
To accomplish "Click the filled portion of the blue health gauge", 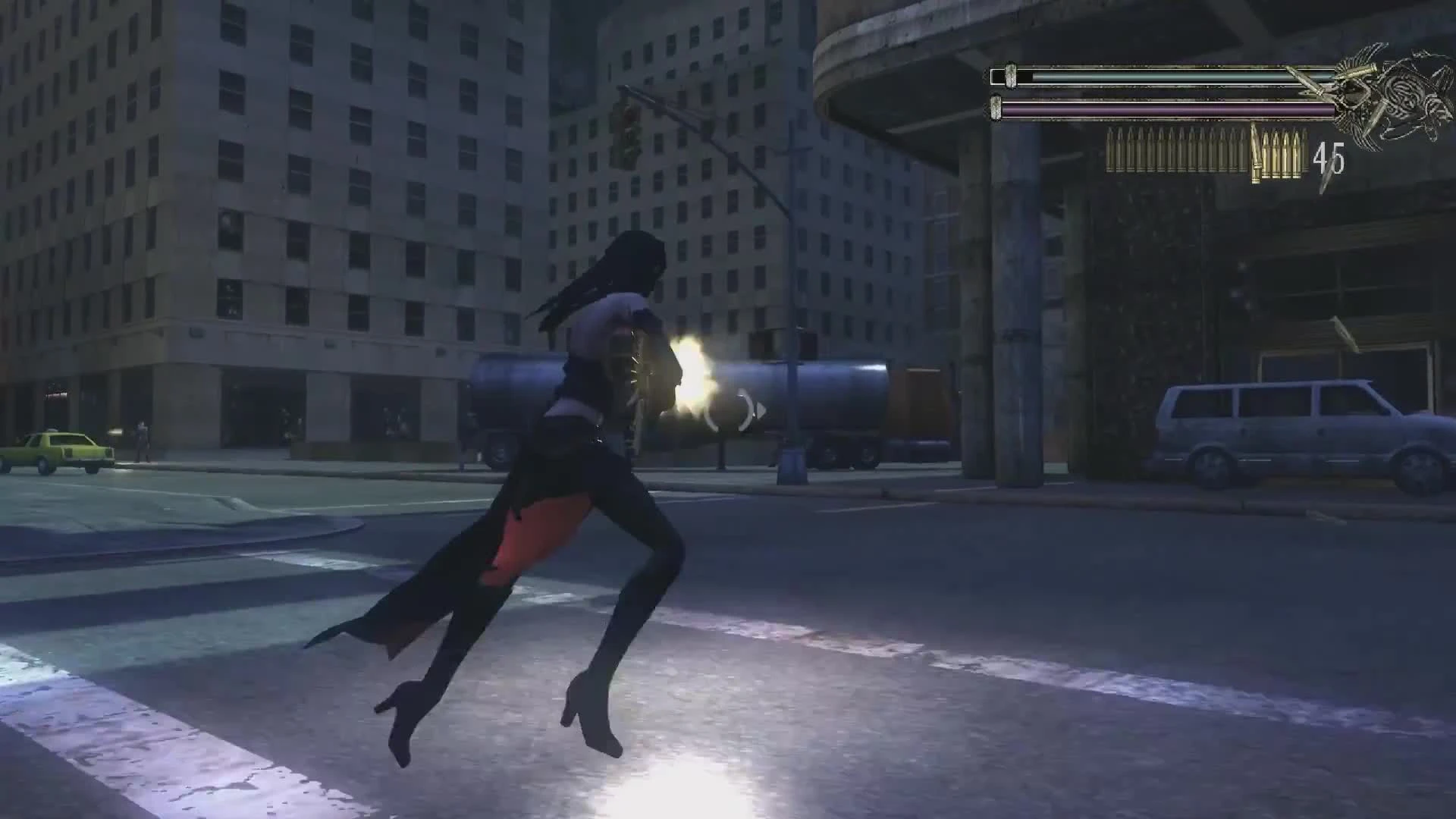I will point(1175,76).
